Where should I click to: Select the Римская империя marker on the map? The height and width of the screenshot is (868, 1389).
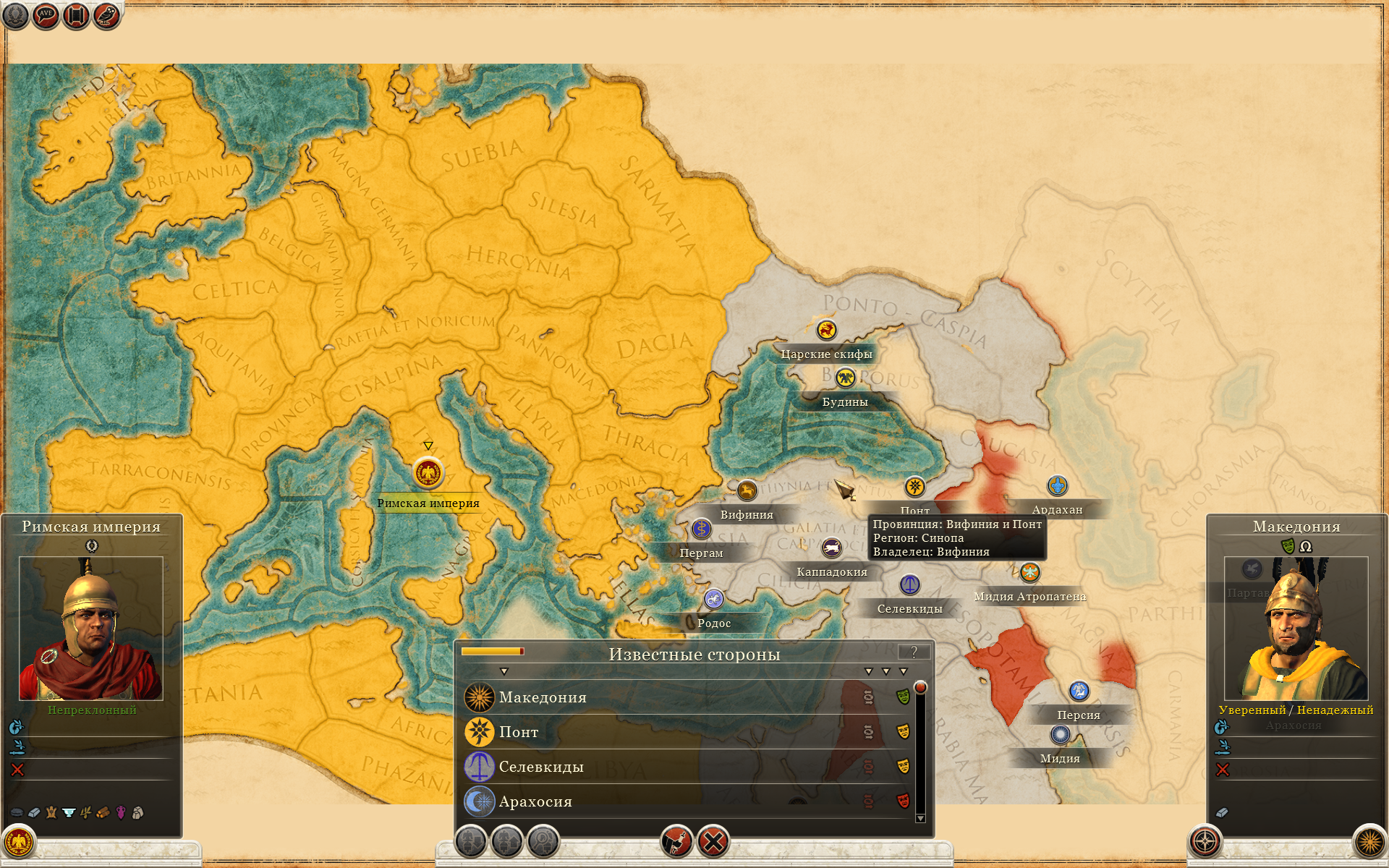tap(428, 474)
